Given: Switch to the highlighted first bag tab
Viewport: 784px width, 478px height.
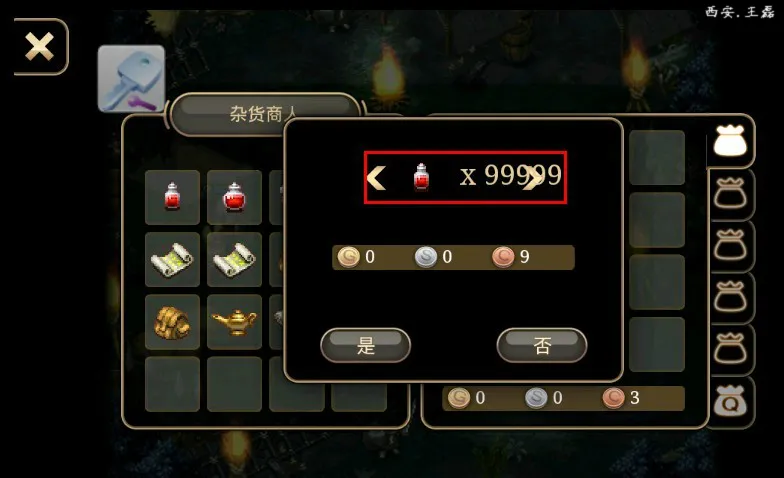Looking at the screenshot, I should (731, 142).
